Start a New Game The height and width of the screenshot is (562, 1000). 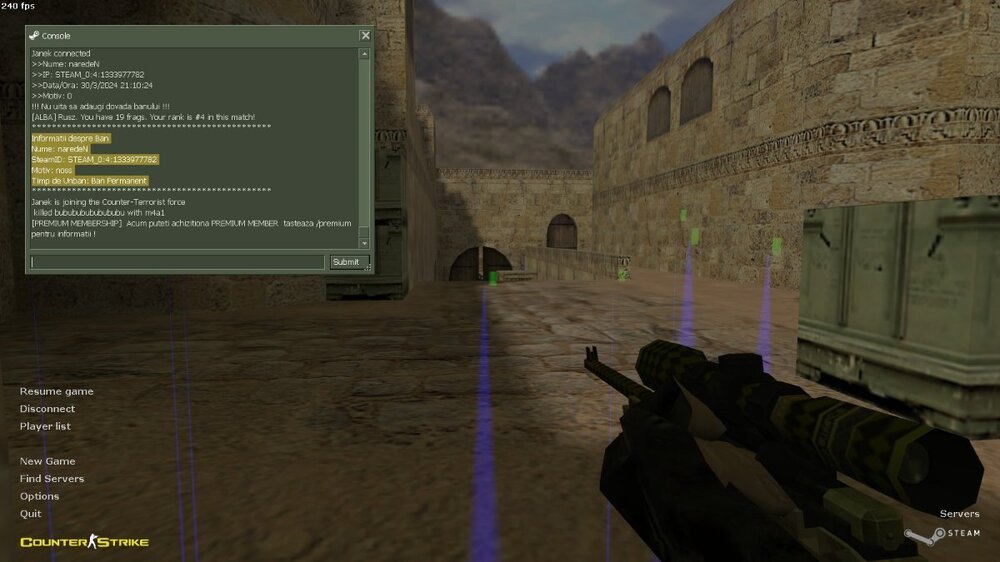pyautogui.click(x=47, y=461)
